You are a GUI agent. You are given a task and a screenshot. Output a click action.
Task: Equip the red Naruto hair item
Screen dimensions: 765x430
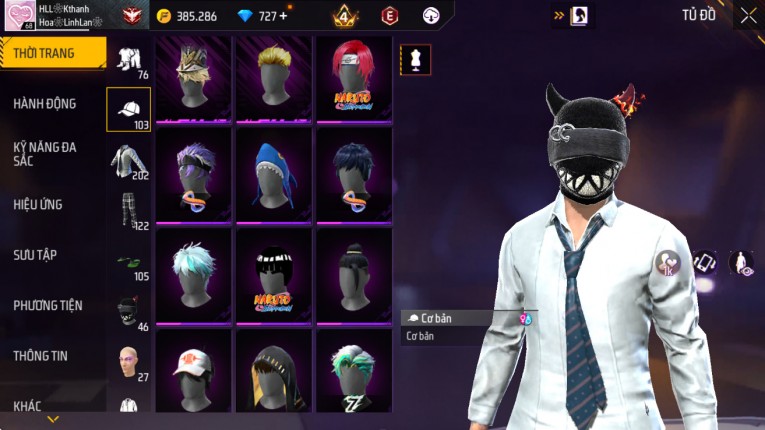[x=354, y=79]
